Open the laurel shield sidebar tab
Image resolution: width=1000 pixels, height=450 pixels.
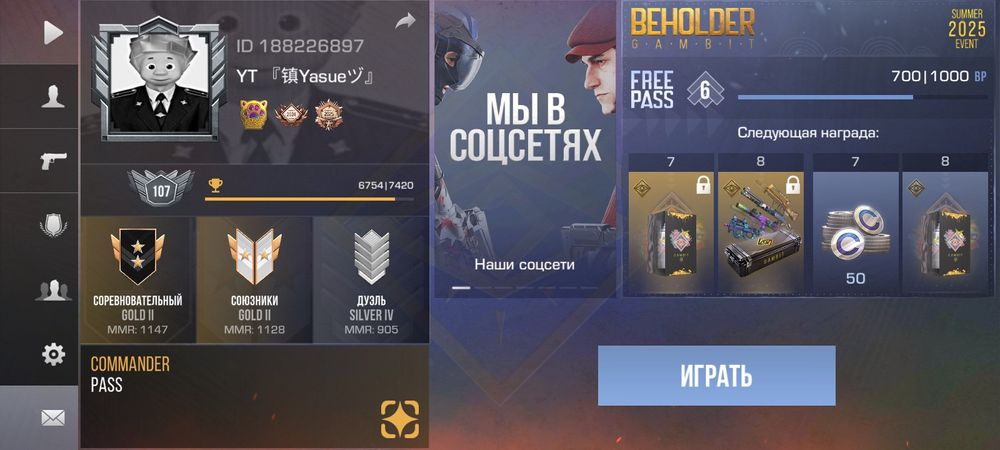53,225
